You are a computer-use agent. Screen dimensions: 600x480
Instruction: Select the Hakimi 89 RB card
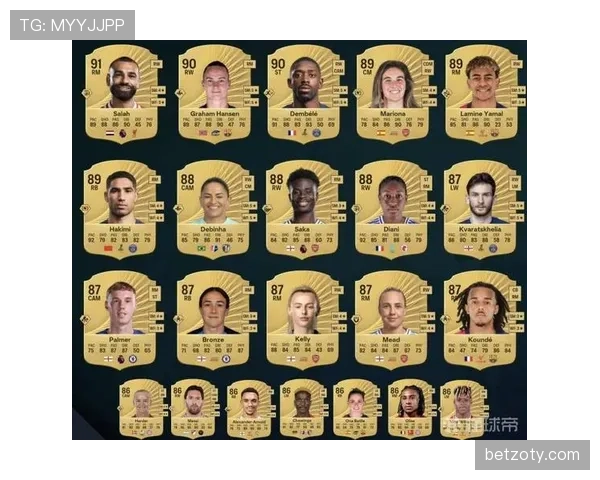122,206
